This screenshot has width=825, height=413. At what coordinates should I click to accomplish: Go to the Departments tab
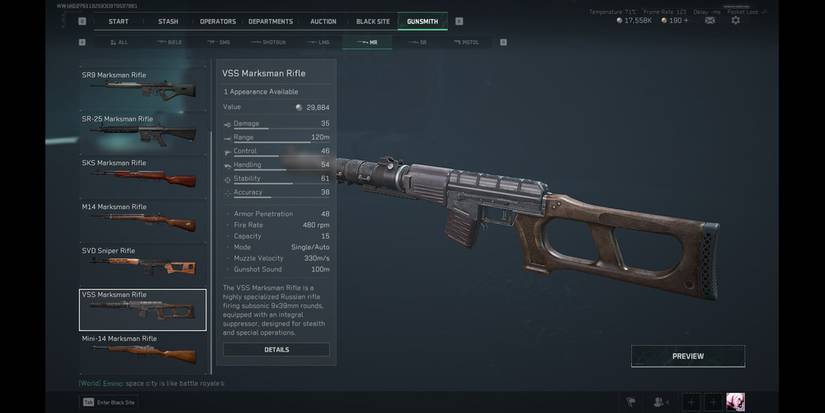[x=271, y=21]
